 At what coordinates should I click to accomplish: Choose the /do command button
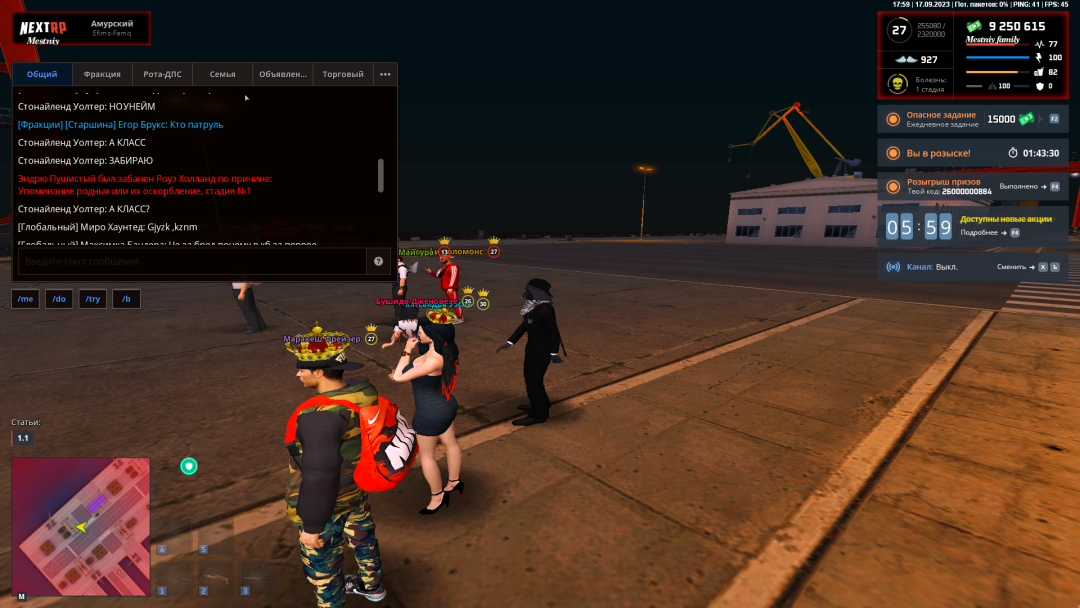click(59, 299)
